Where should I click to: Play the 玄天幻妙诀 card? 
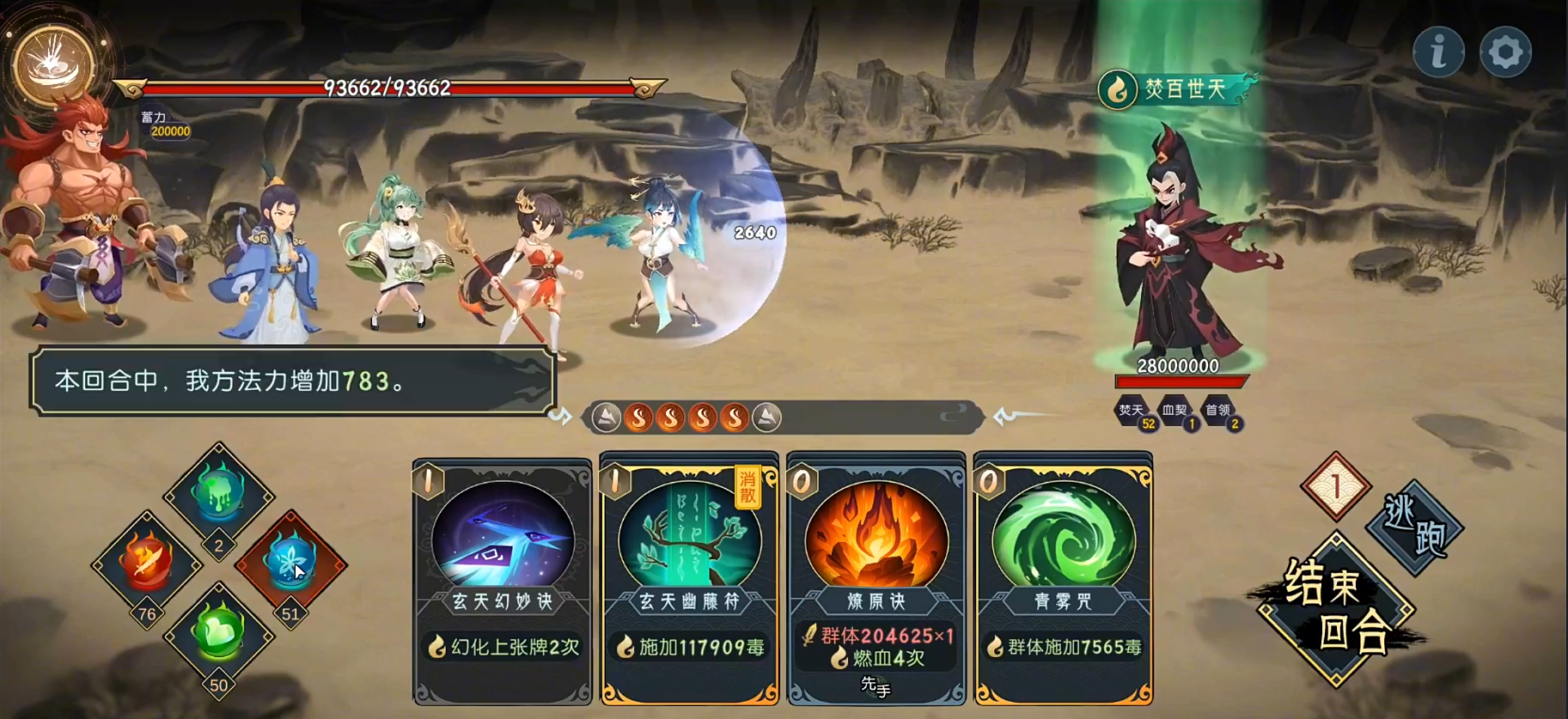[503, 580]
